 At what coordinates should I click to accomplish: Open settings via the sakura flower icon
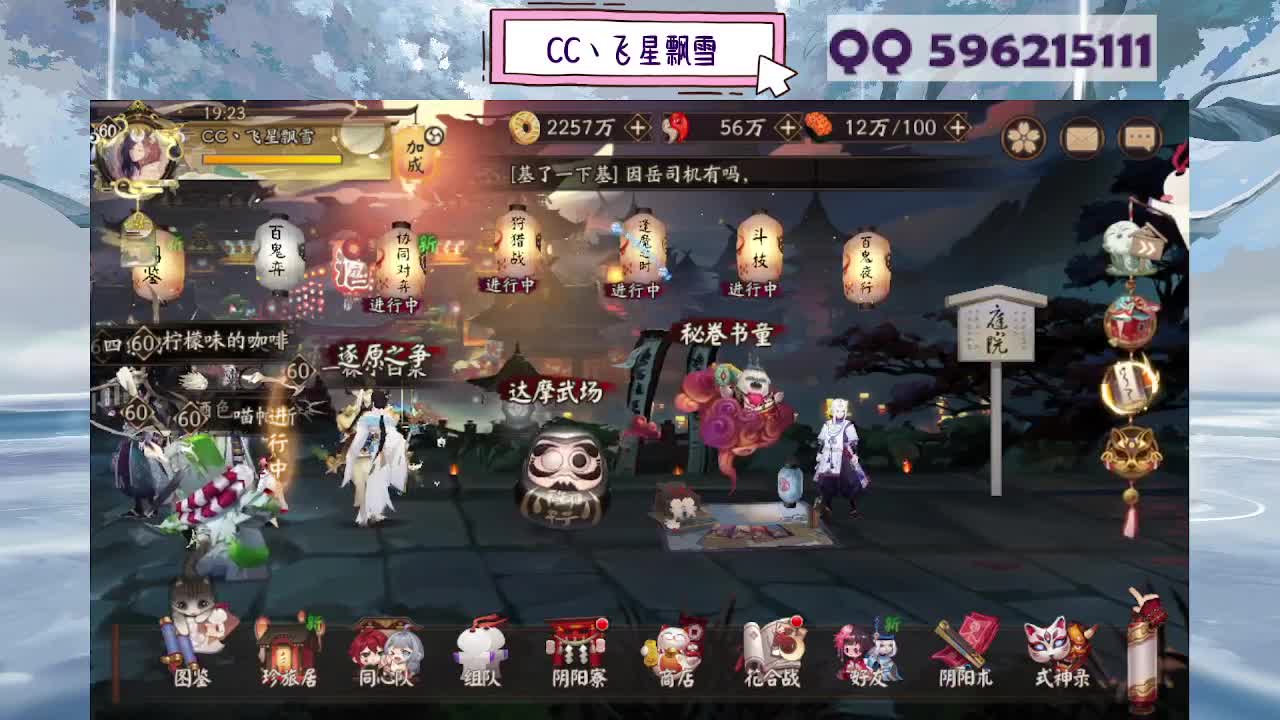point(1024,138)
